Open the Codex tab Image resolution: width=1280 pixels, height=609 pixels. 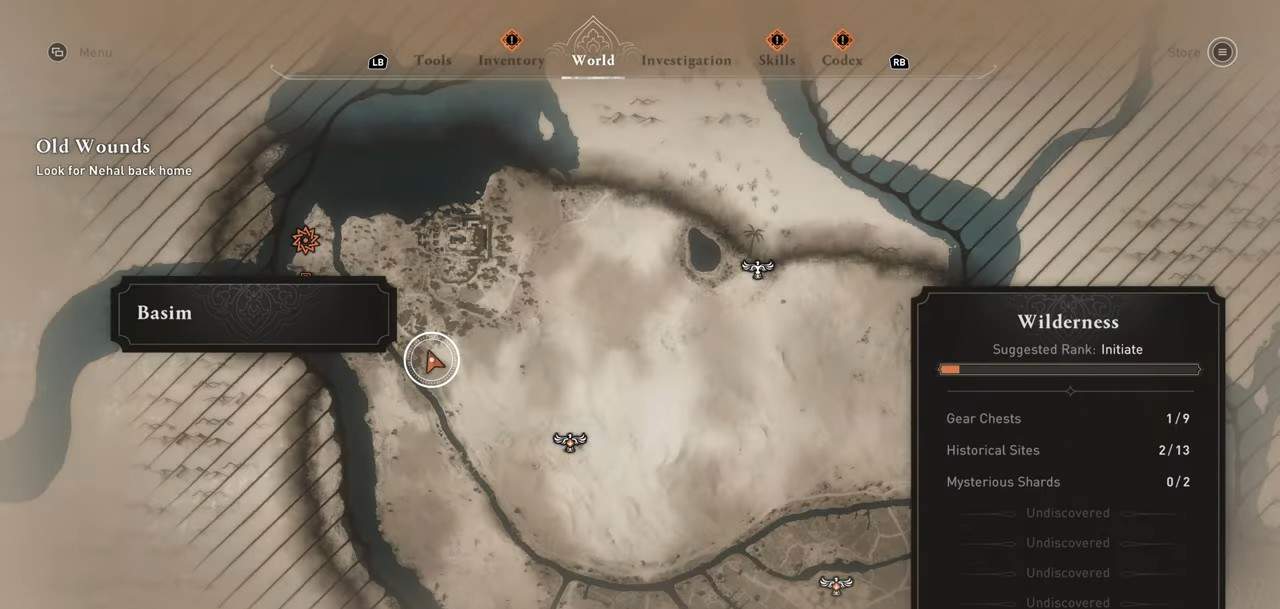[842, 60]
